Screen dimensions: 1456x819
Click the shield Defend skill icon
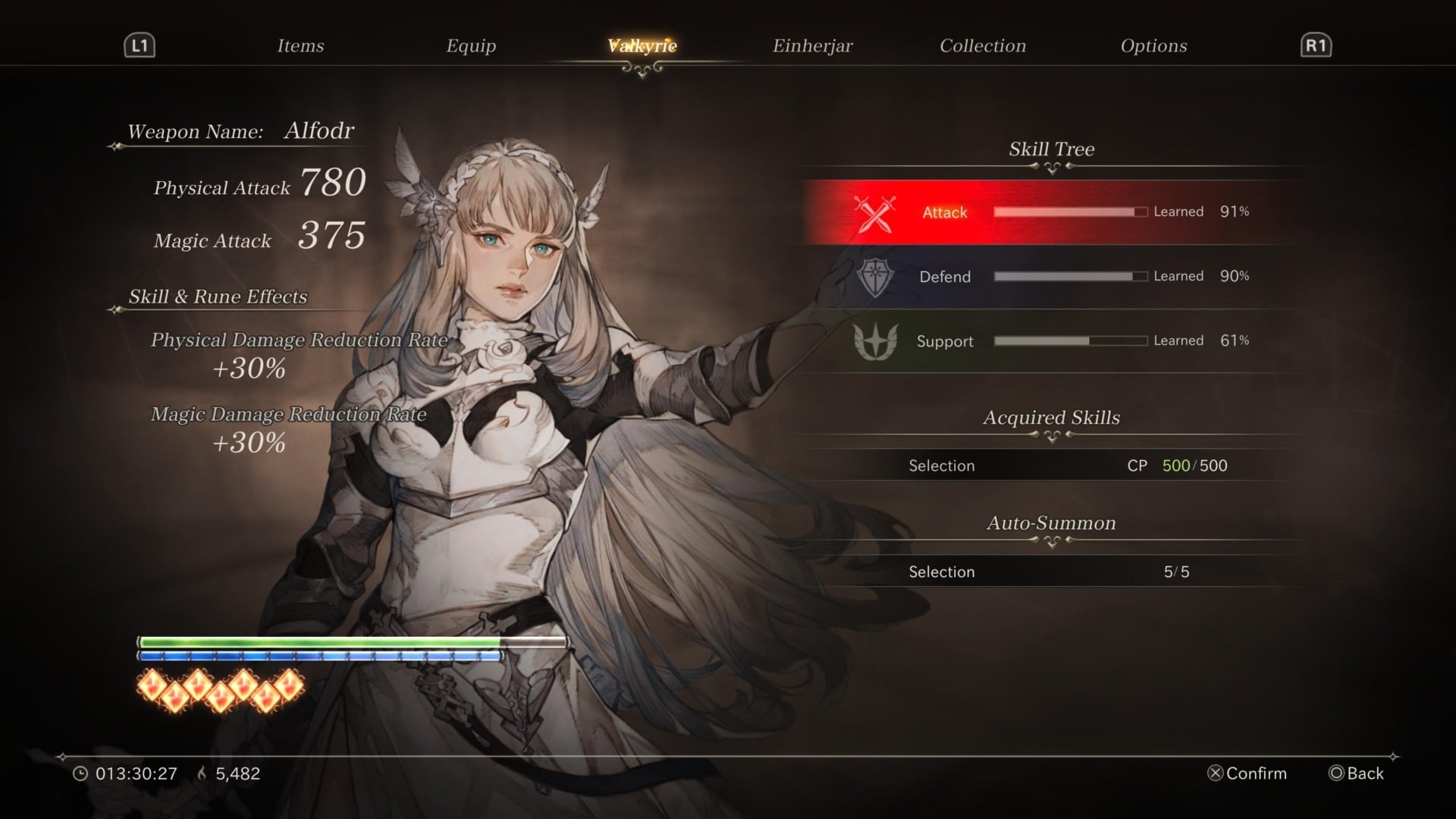(x=874, y=276)
